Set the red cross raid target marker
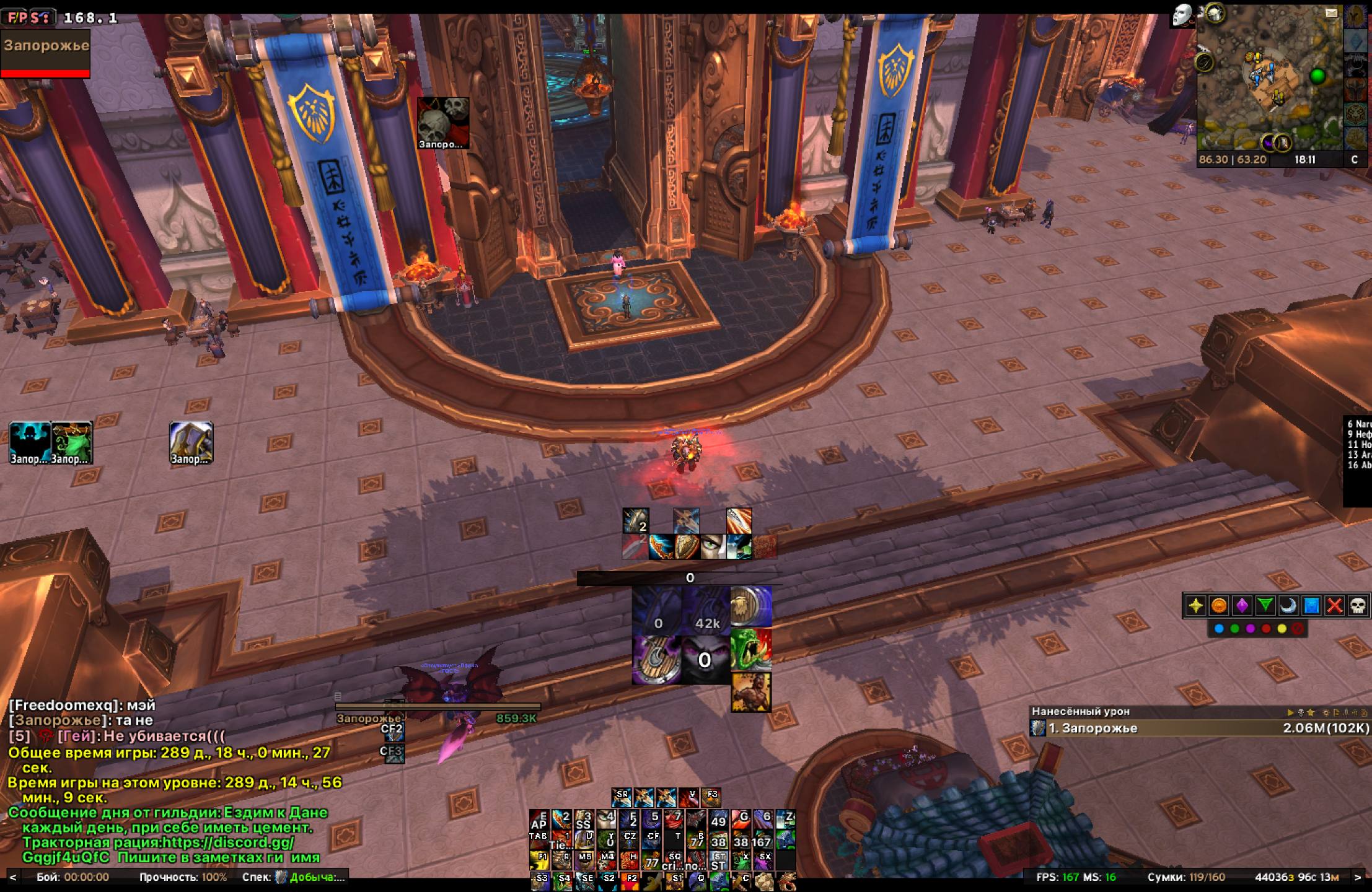This screenshot has width=1372, height=892. coord(1335,605)
